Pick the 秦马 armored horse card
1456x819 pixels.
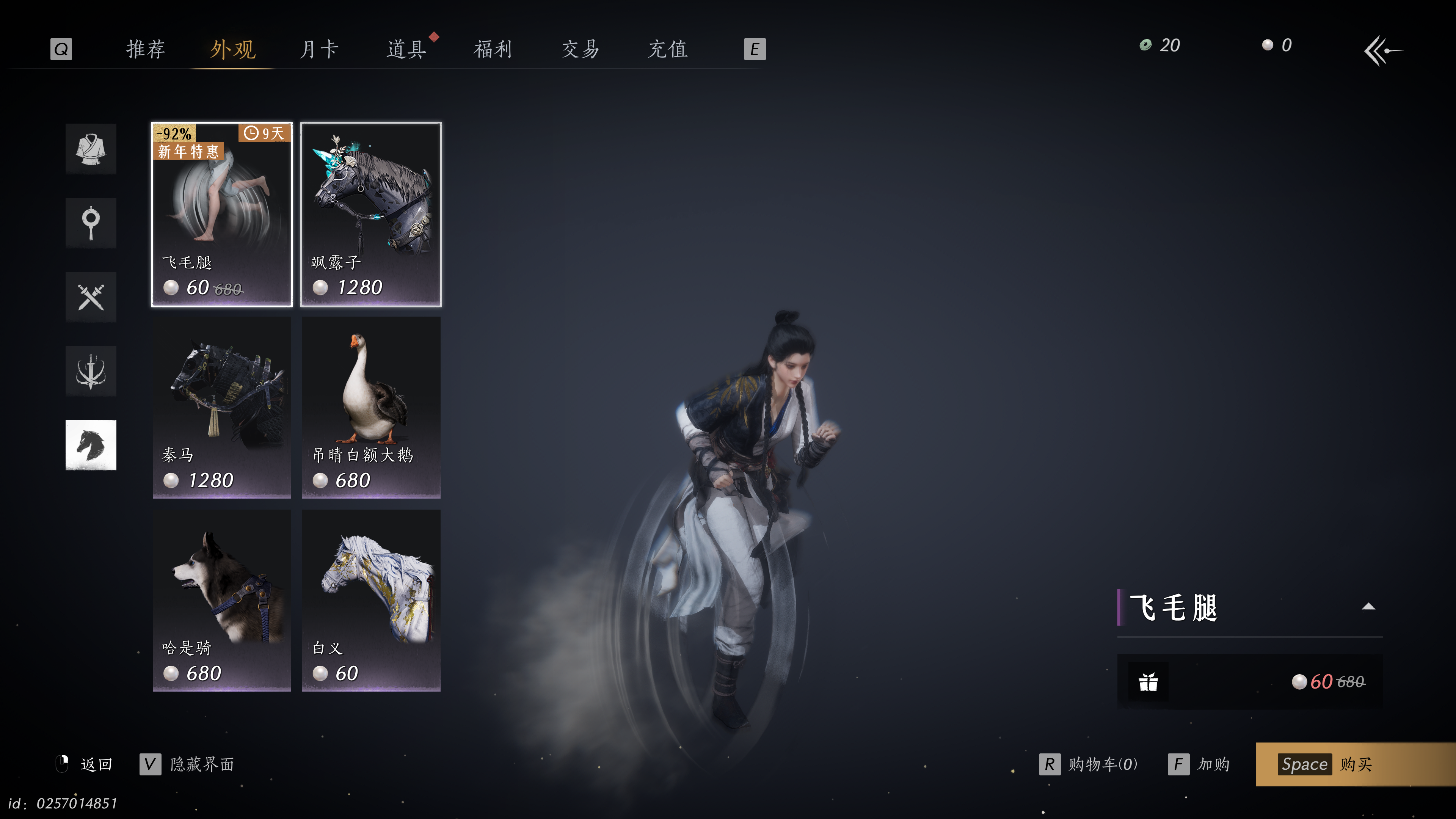[221, 407]
